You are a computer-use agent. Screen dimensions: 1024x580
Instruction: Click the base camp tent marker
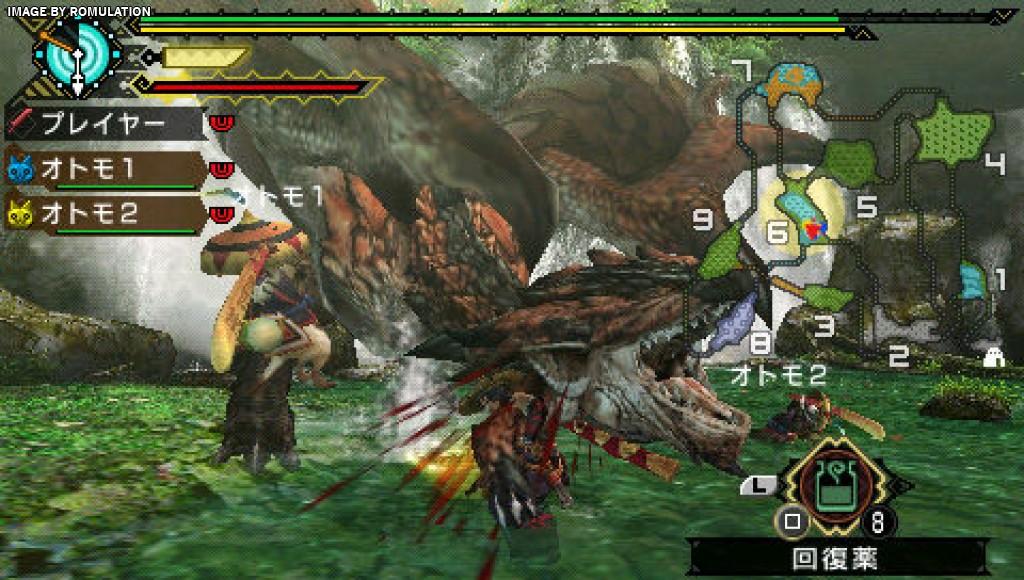click(993, 357)
